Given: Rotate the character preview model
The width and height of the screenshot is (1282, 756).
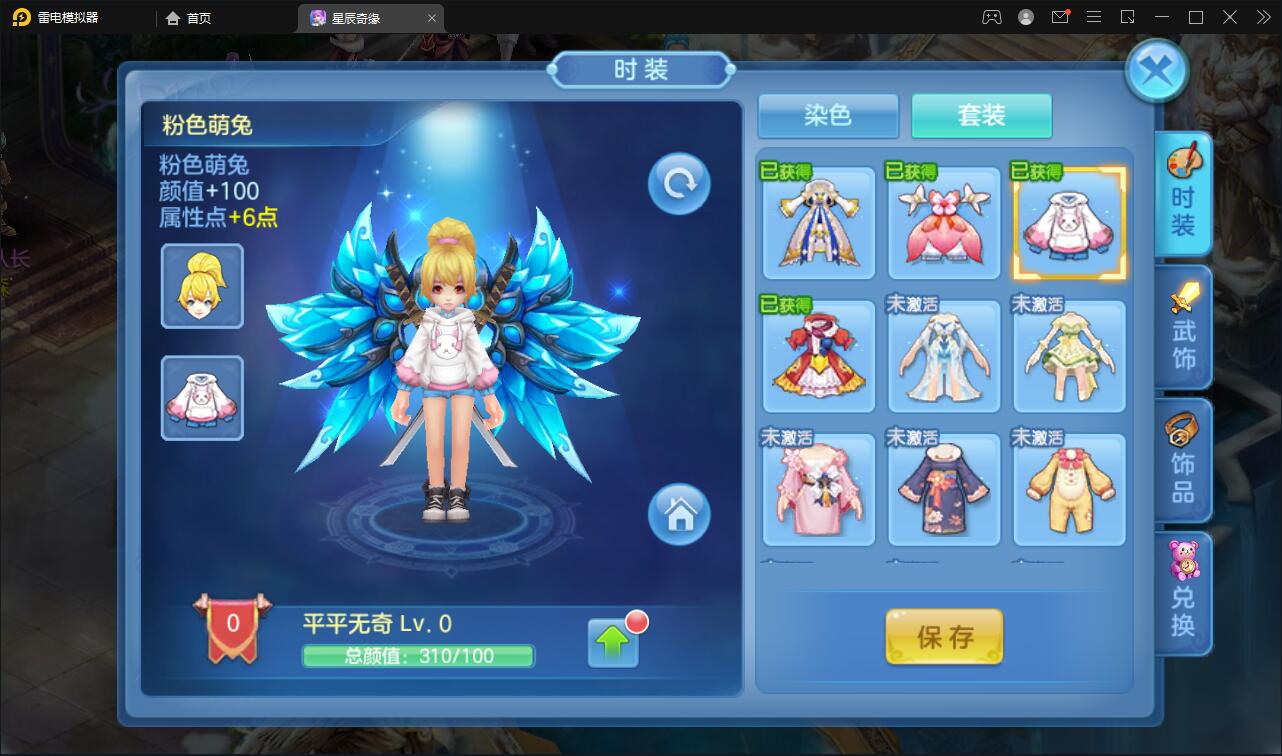Looking at the screenshot, I should point(678,184).
